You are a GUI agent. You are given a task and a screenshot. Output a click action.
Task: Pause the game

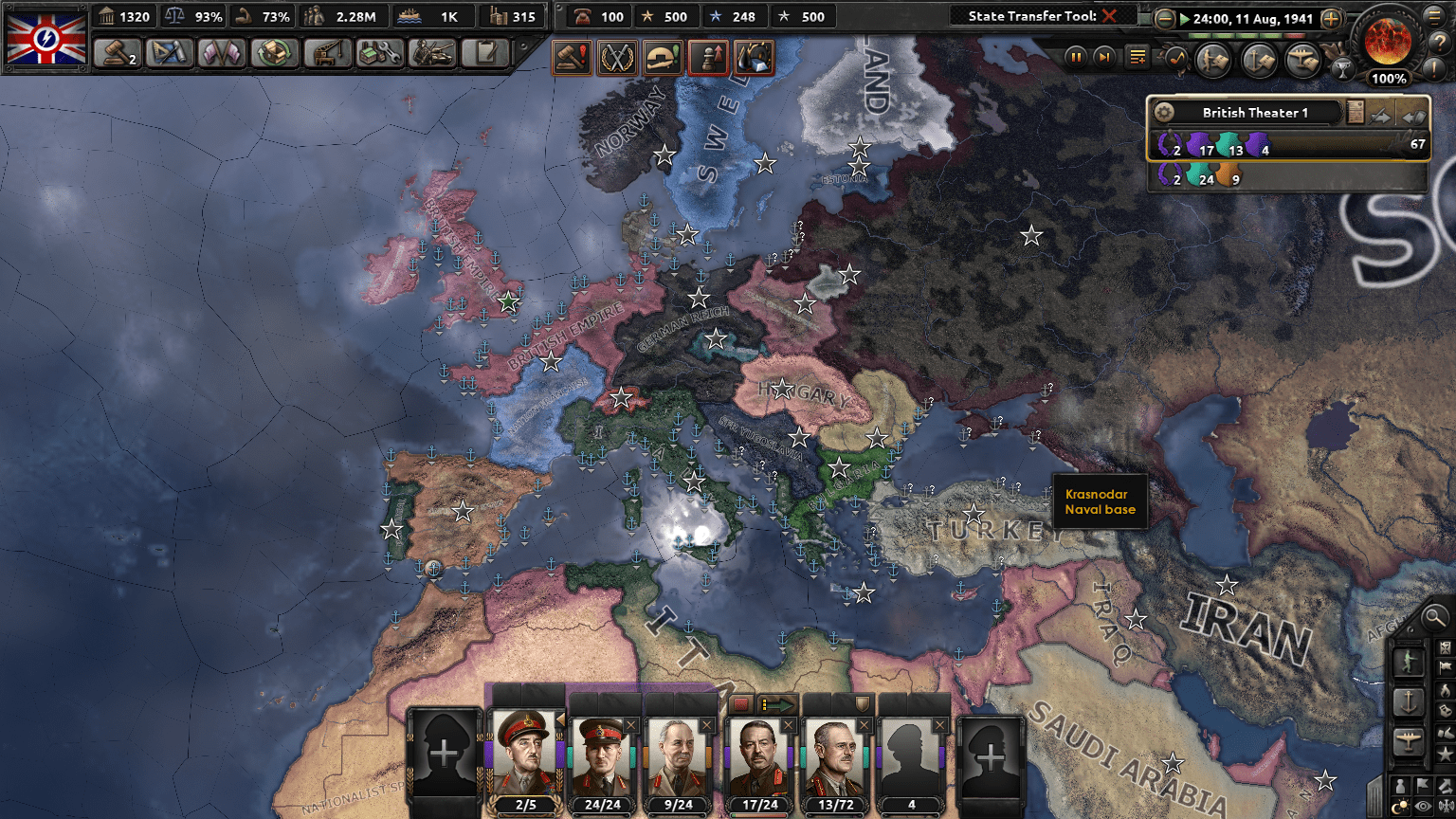(1076, 58)
